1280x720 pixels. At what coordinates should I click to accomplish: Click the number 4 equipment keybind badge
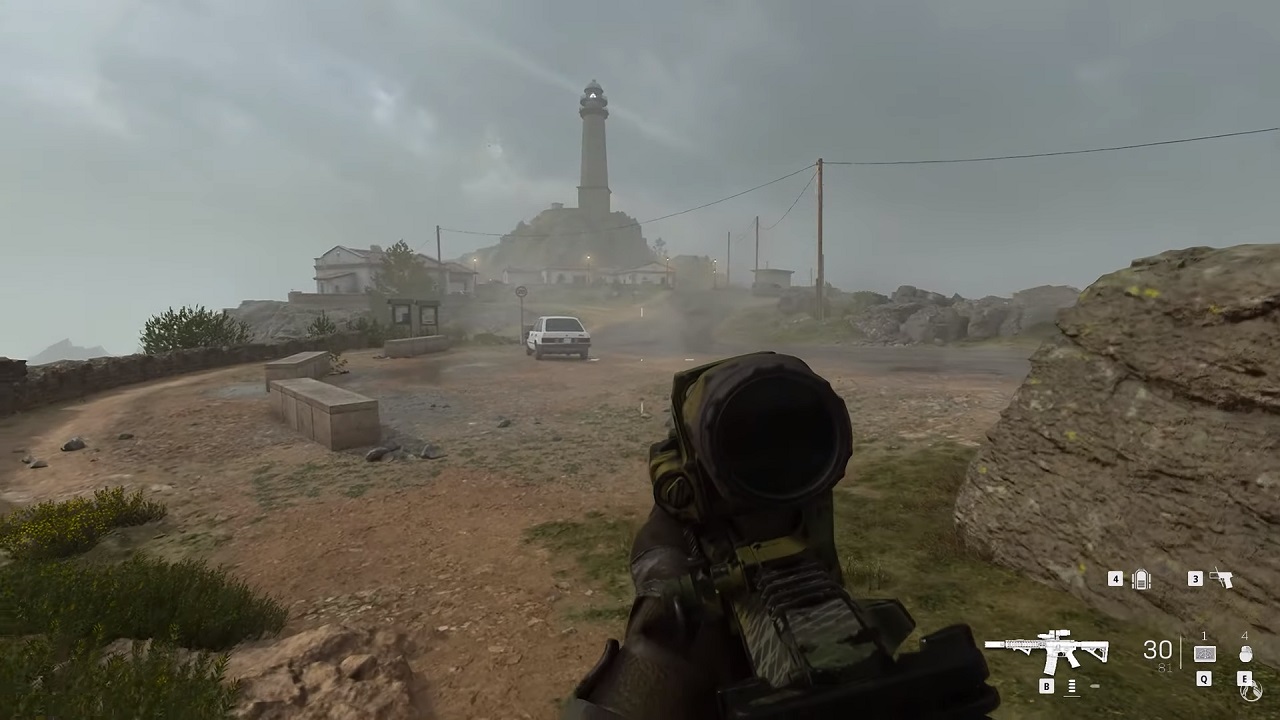[1116, 579]
